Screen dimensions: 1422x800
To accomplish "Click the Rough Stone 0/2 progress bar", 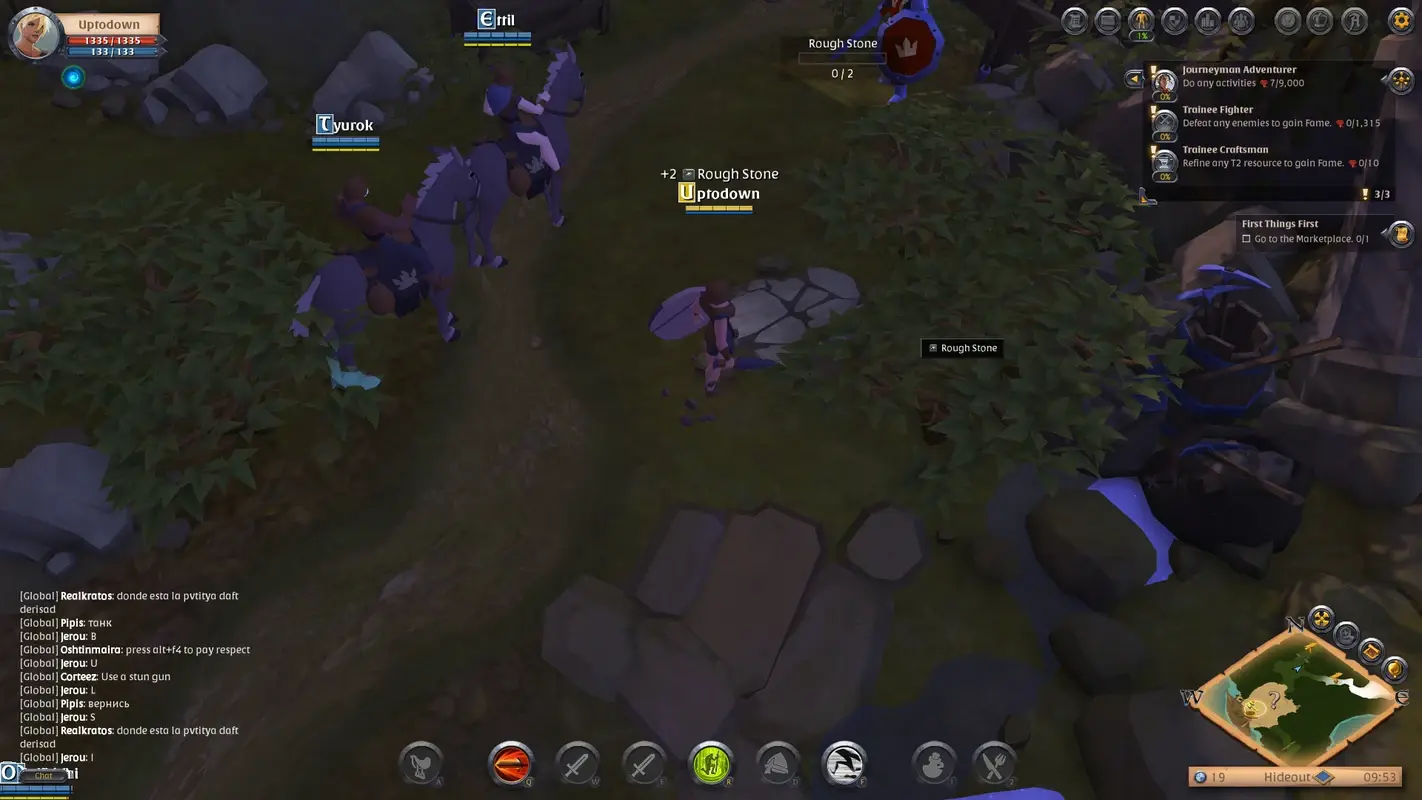I will click(x=842, y=57).
